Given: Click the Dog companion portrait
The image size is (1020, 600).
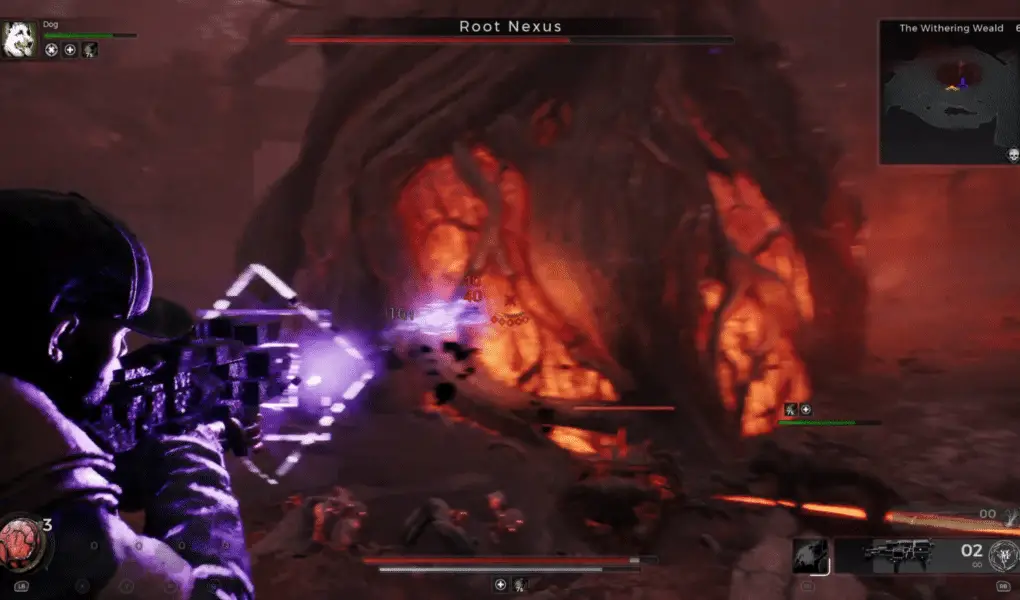Looking at the screenshot, I should 20,40.
